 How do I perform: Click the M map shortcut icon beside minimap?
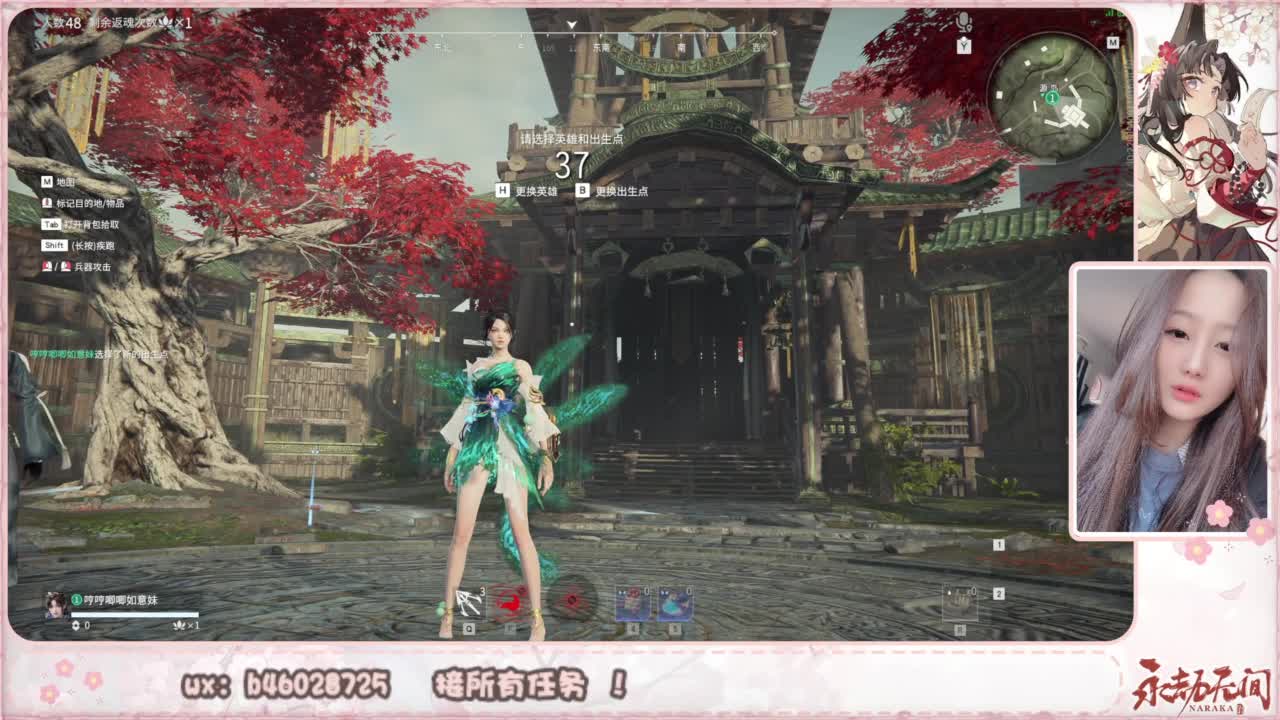[1113, 42]
